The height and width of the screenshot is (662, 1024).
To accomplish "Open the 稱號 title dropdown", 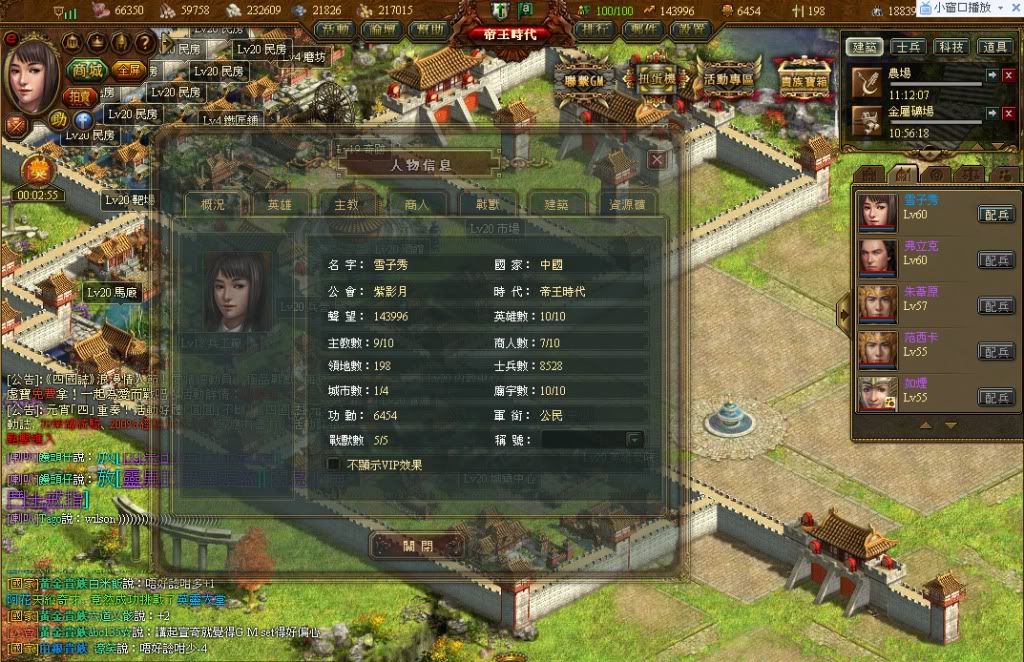I will tap(633, 439).
